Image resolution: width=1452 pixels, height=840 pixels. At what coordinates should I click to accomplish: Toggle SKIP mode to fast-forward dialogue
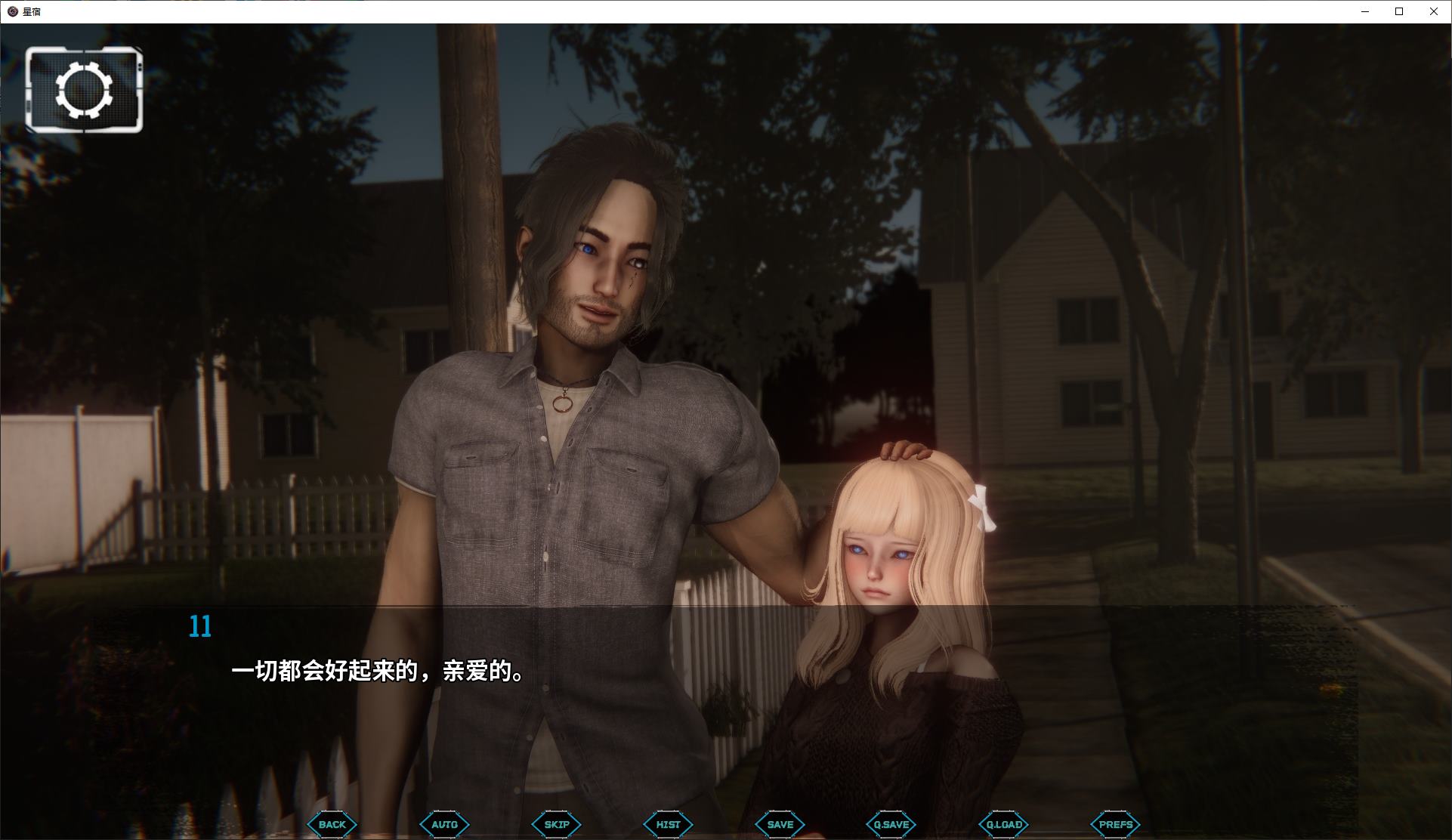(555, 824)
